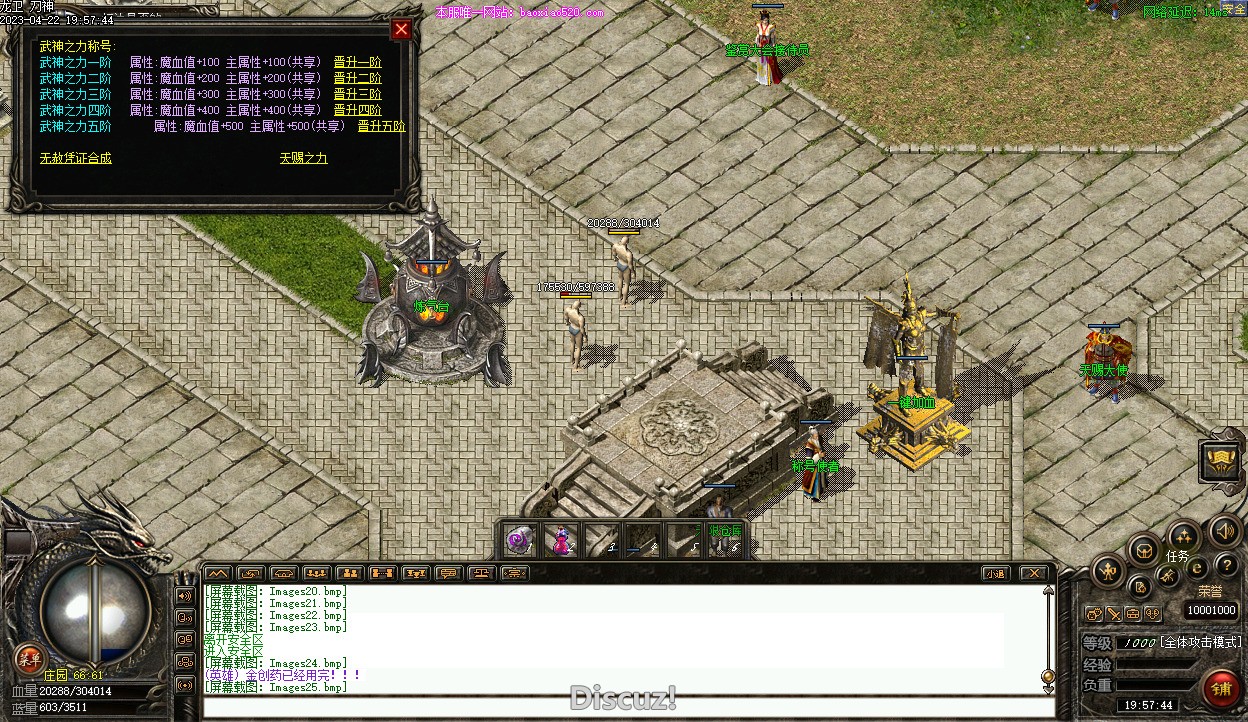
Task: Open the red 铺 shop button
Action: tap(1220, 689)
